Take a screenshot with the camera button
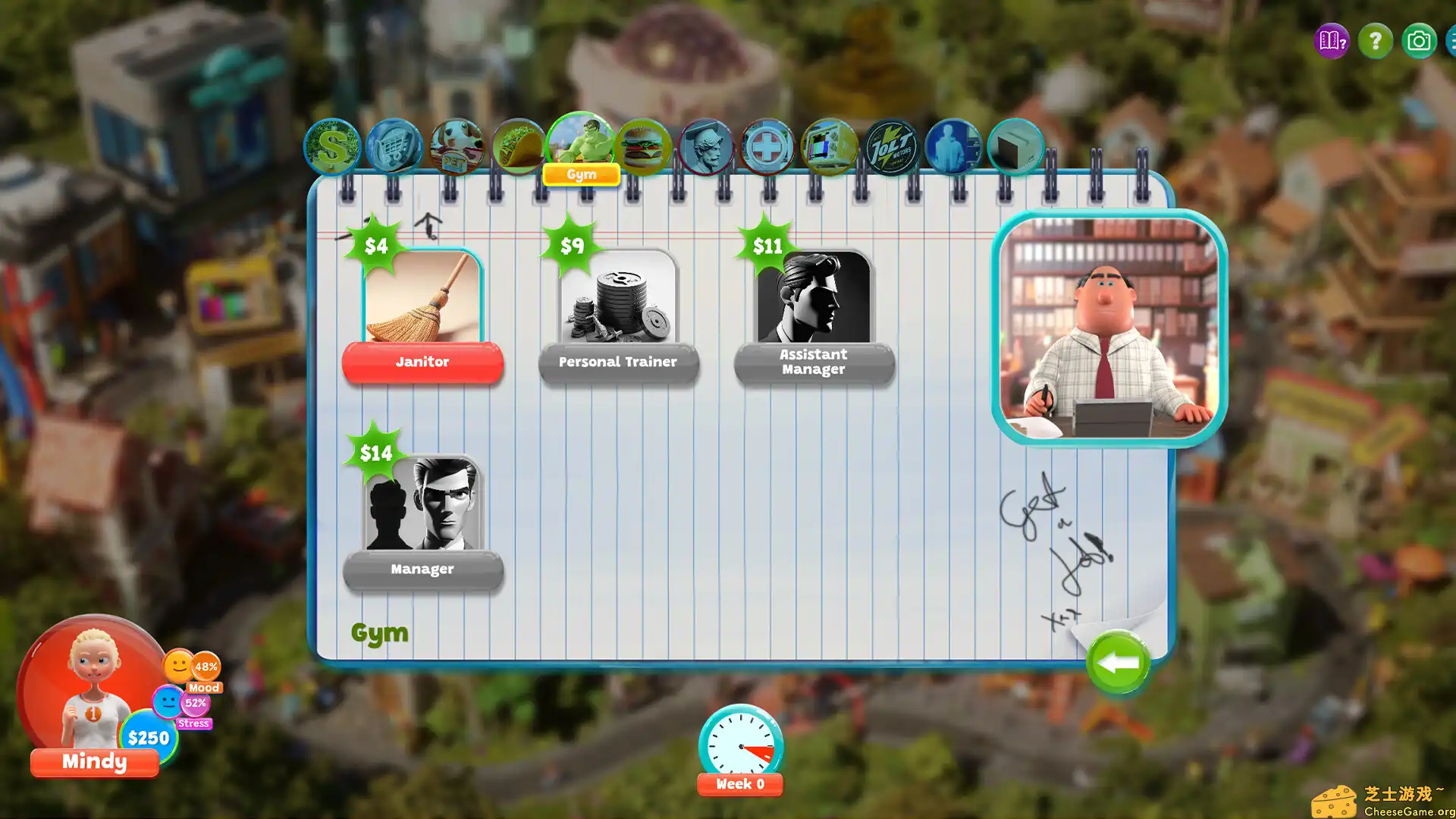The image size is (1456, 819). pyautogui.click(x=1418, y=41)
